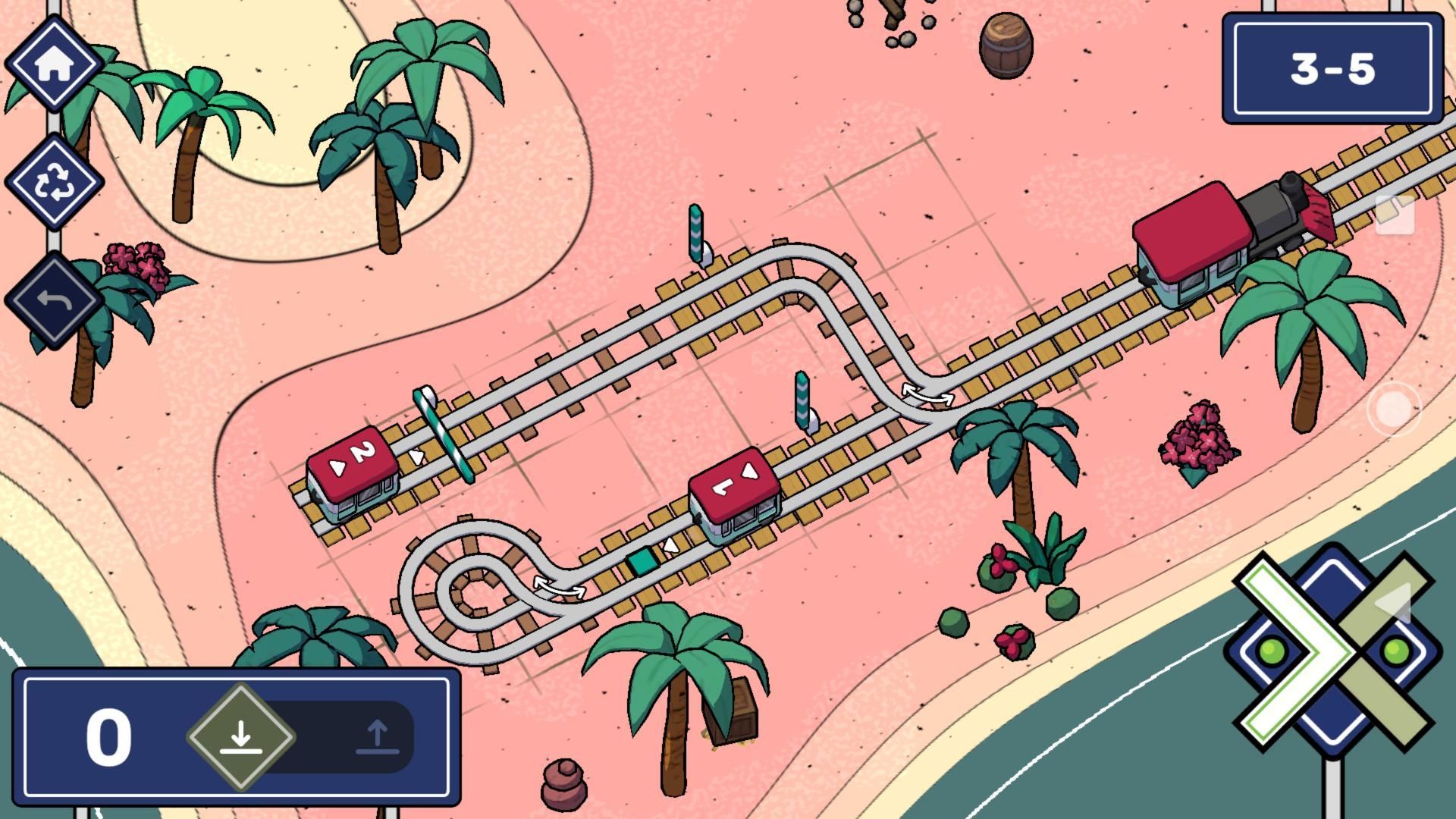Select the lay-track tool with down arrow

point(241,734)
